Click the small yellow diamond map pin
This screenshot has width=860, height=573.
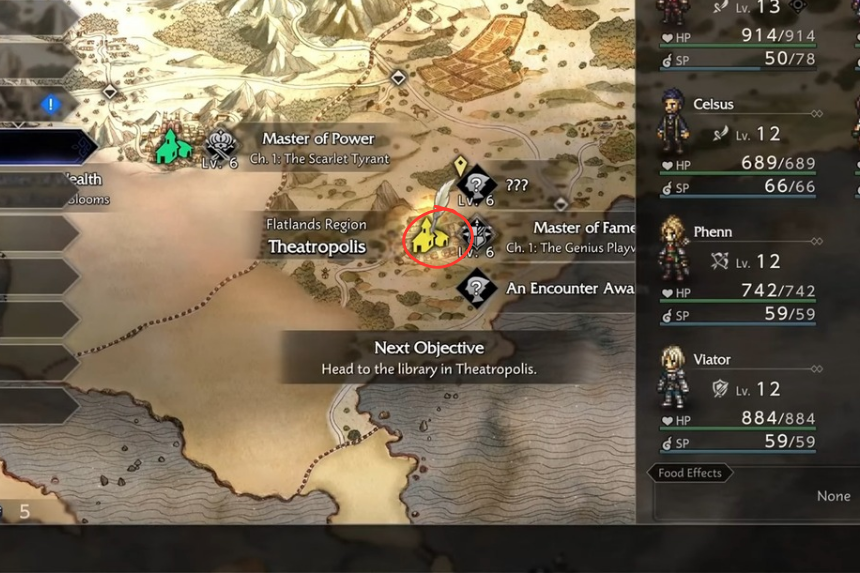(x=460, y=164)
